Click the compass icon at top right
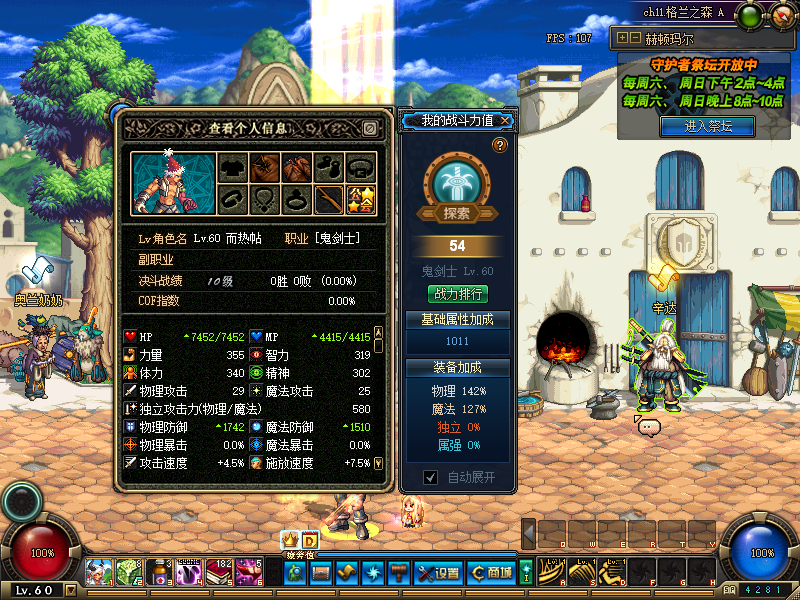Screen dimensions: 800x600 [782, 16]
